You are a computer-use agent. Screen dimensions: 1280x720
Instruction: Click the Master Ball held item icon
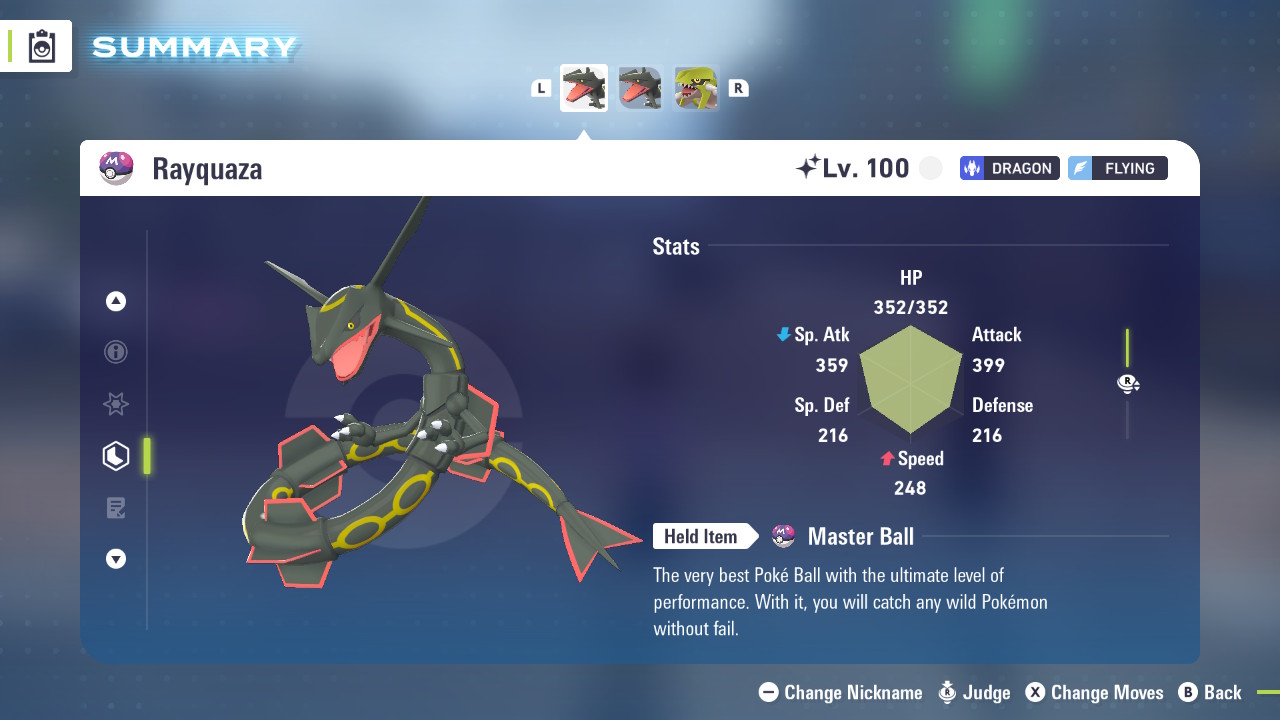(784, 537)
